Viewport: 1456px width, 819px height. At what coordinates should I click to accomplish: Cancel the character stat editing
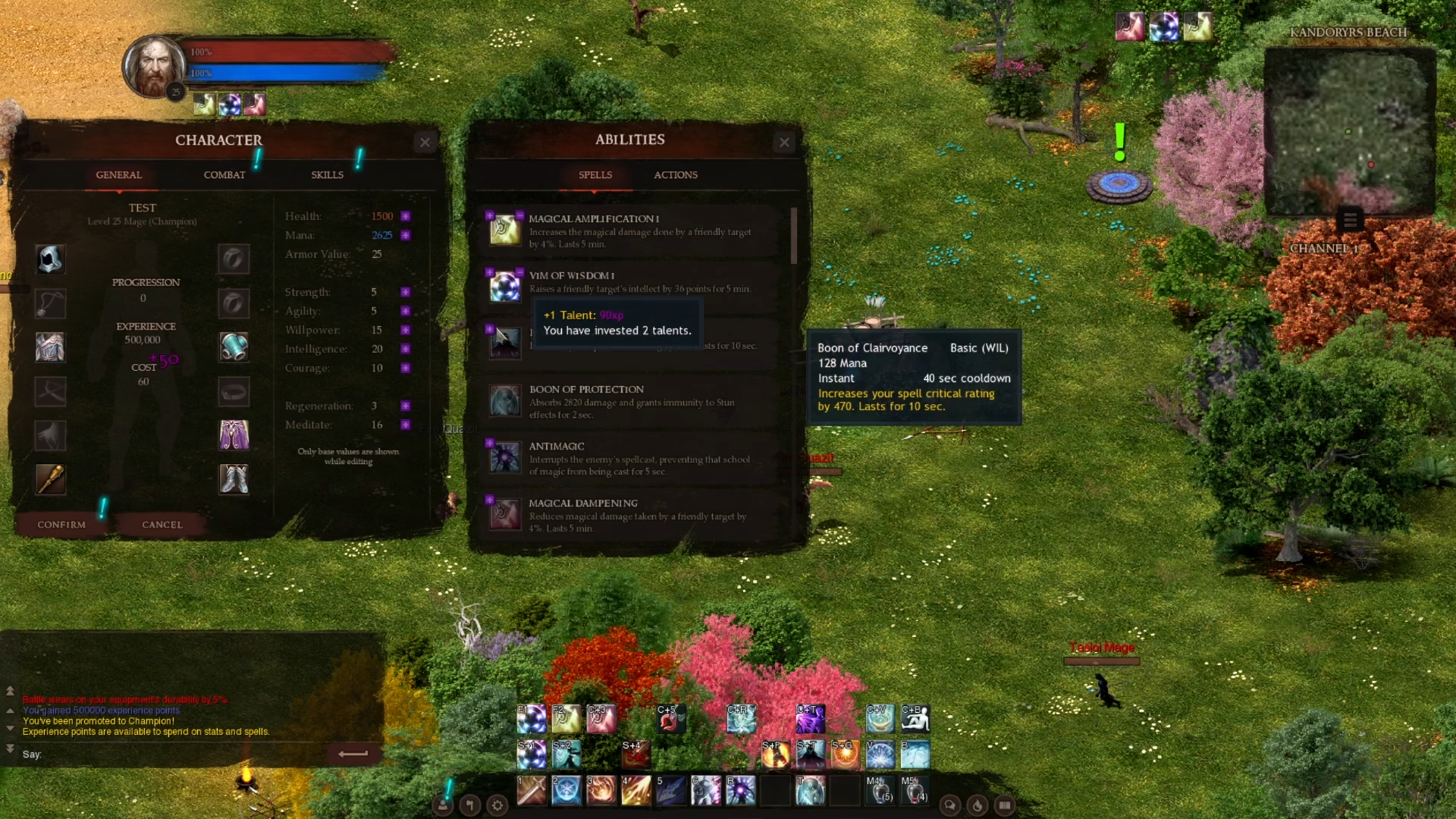coord(162,524)
